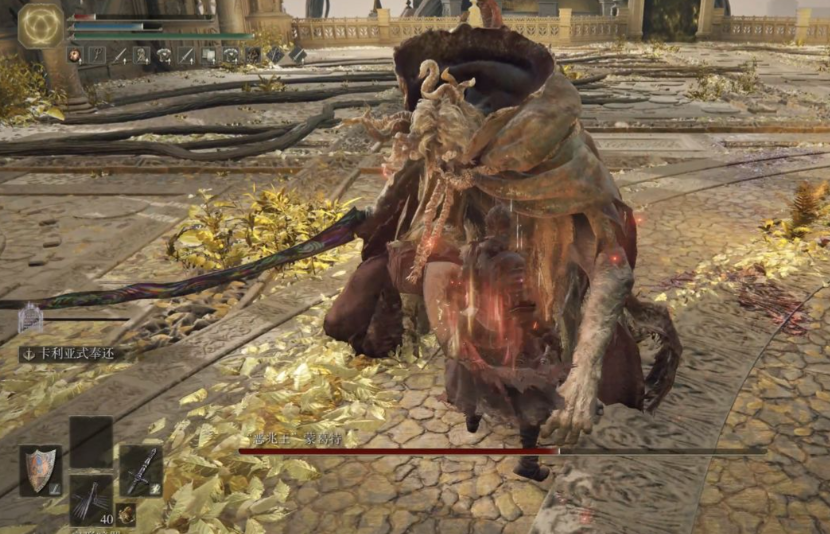Click the golden circular emblem icon
830x534 pixels.
tap(41, 26)
